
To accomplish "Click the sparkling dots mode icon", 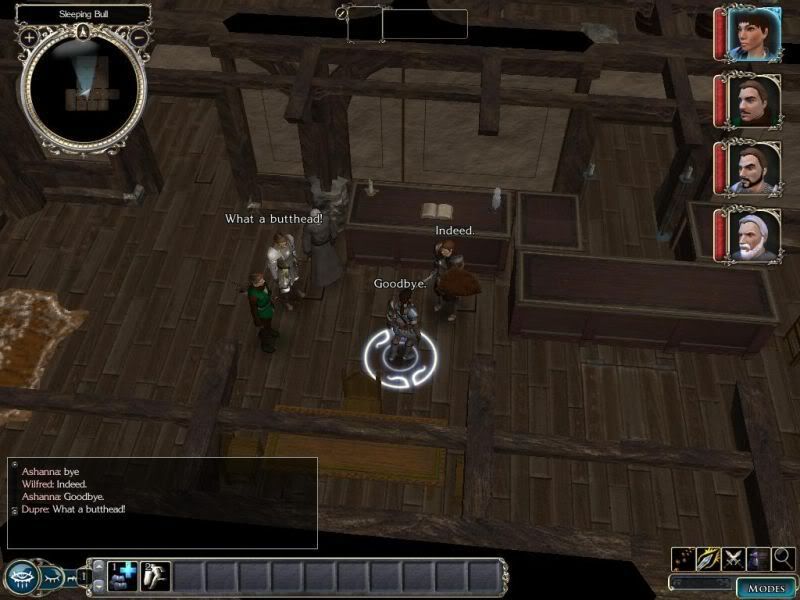I will click(685, 559).
